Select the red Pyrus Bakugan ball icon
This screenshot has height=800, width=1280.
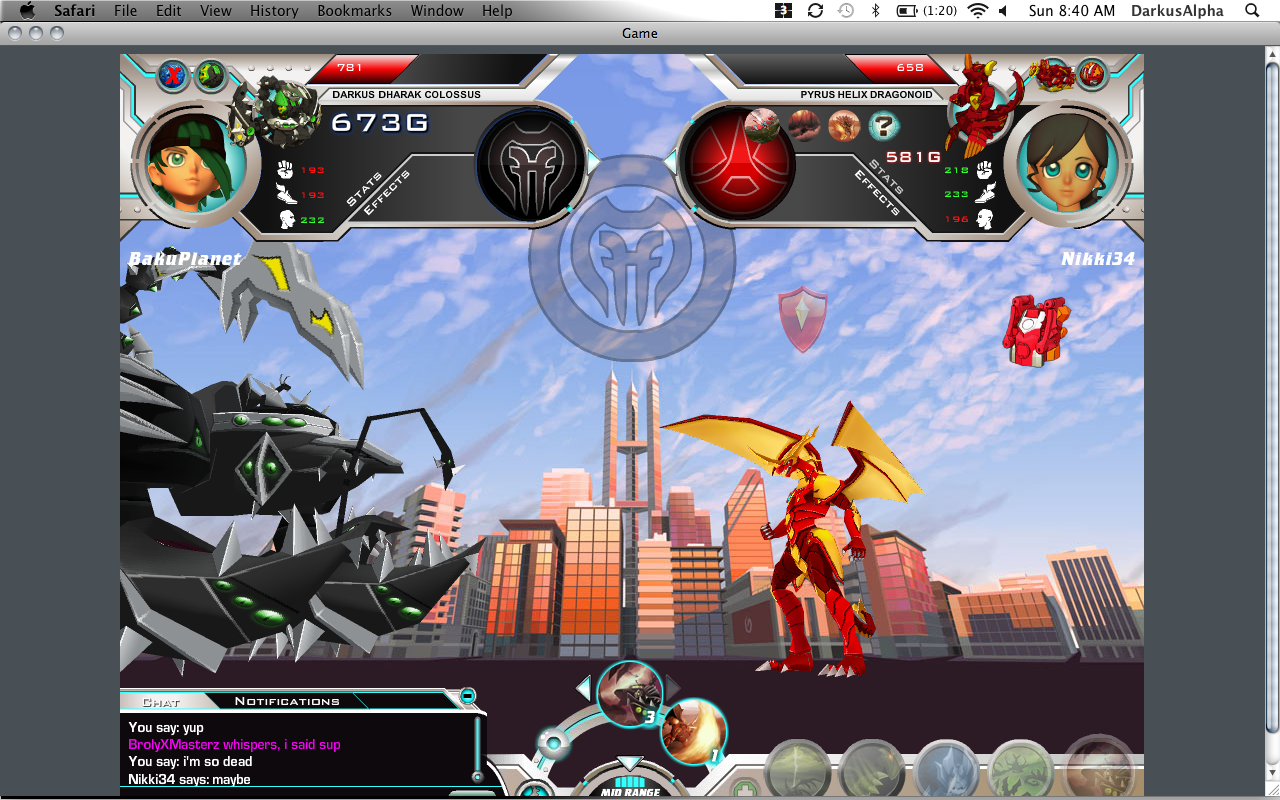coord(1092,73)
